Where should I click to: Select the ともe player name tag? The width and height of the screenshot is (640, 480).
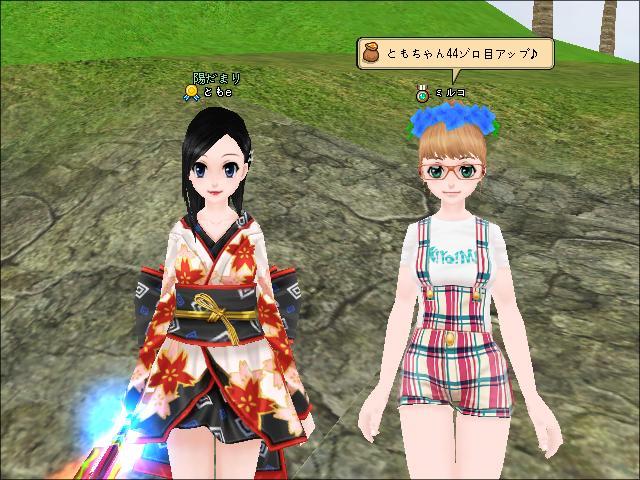(x=217, y=92)
